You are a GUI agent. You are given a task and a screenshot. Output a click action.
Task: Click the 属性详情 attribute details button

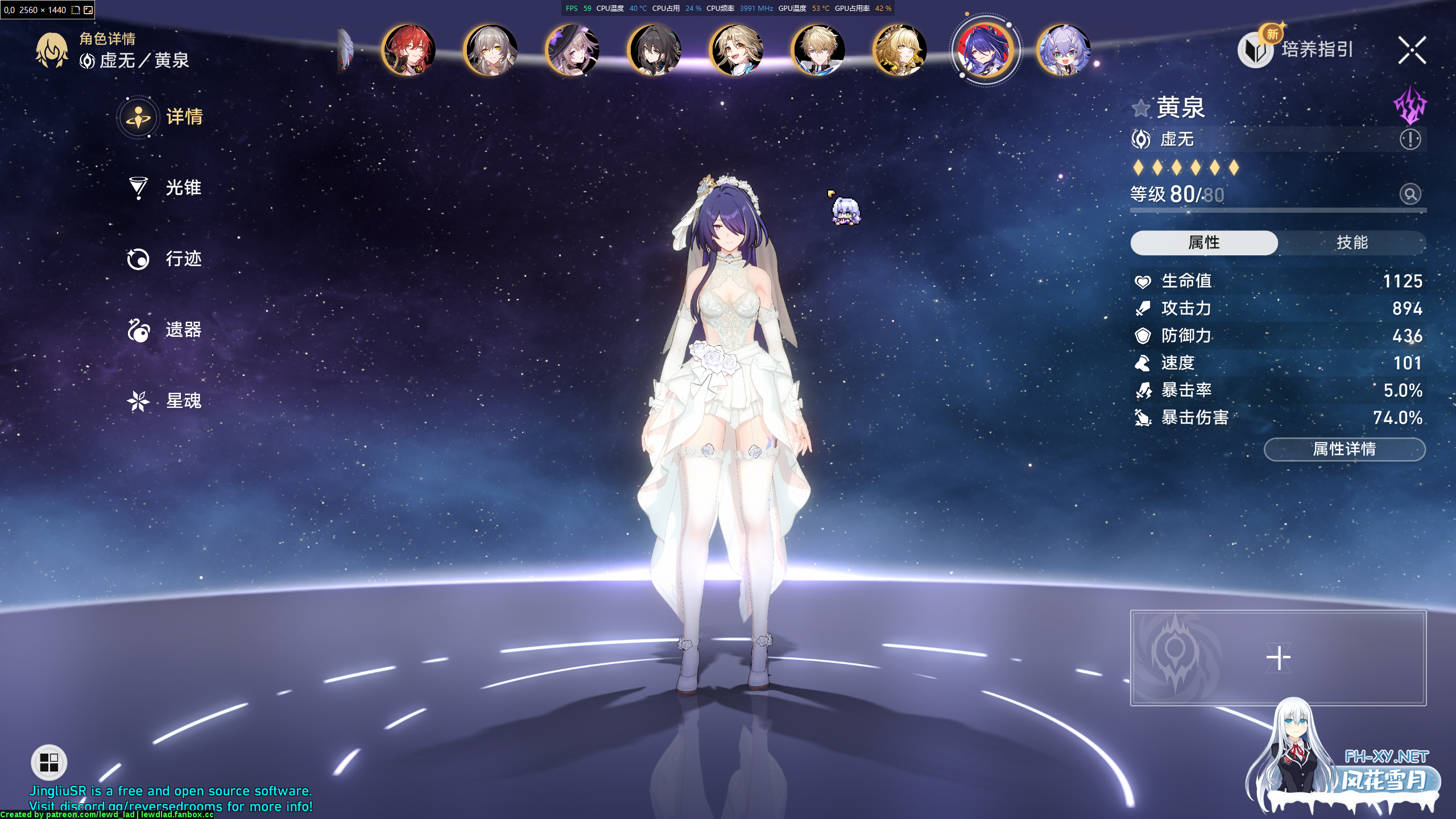click(x=1344, y=449)
